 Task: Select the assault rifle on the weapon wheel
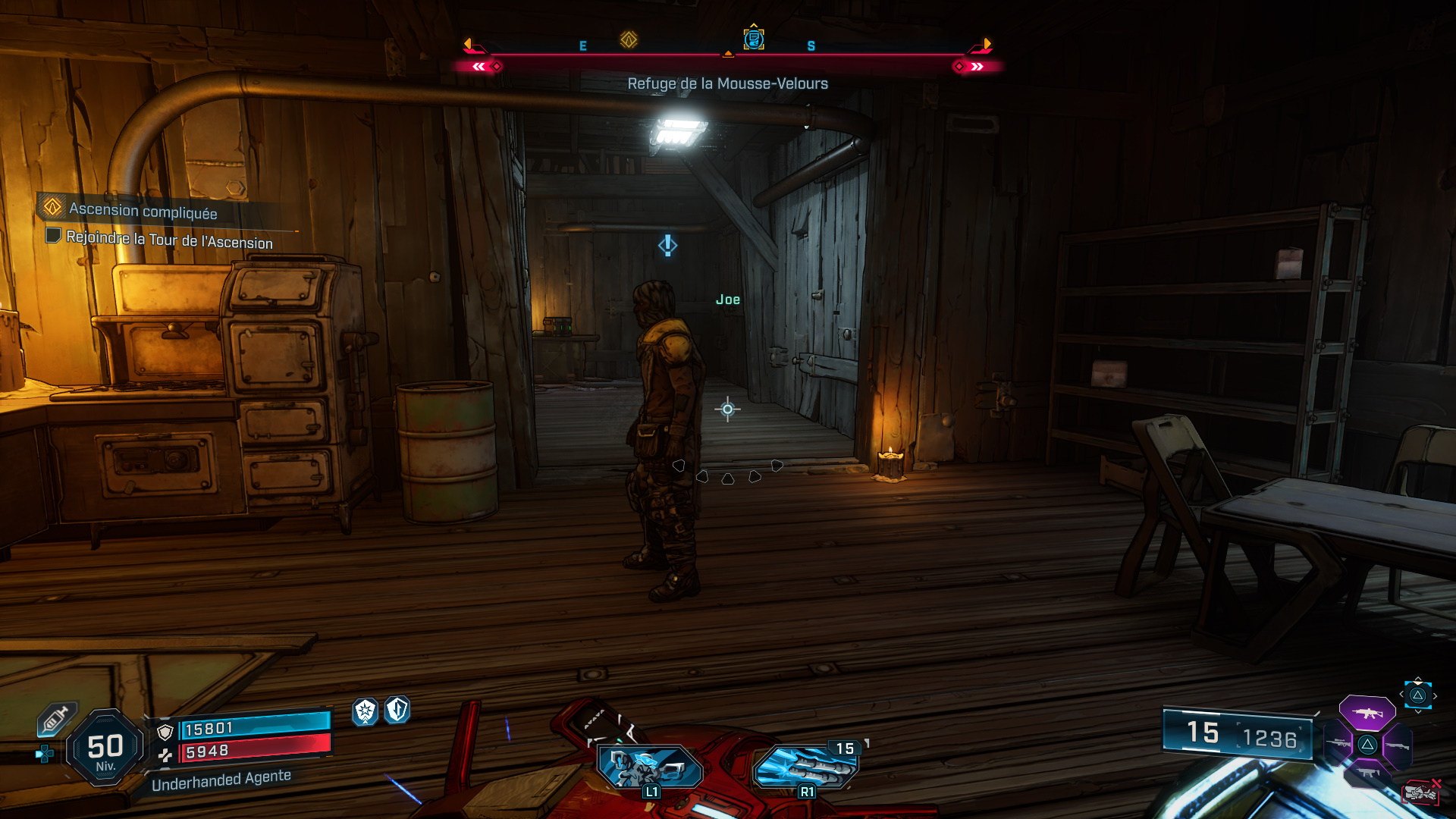[x=1367, y=714]
